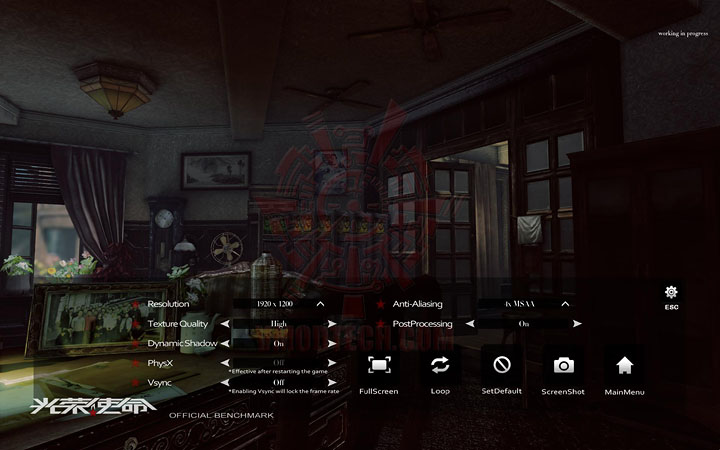Toggle FullScreen mode
Screen dimensions: 720x450
379,365
